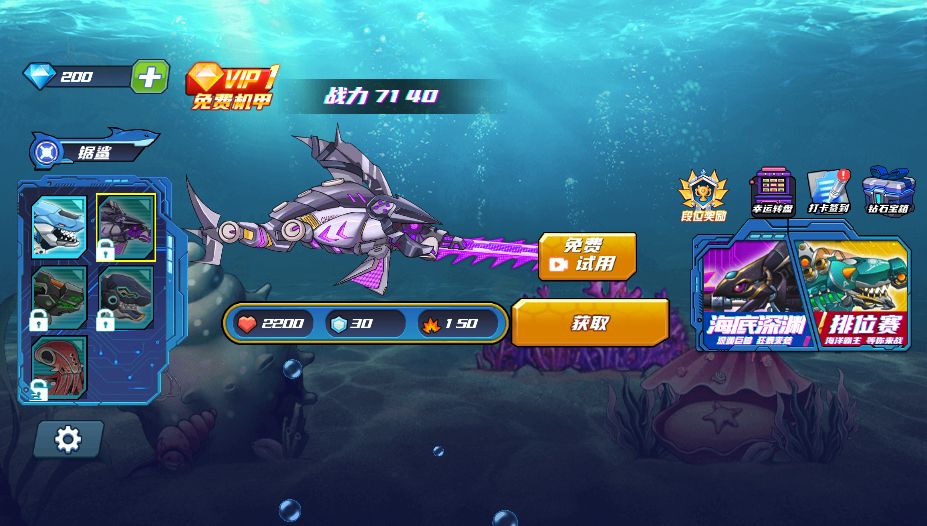This screenshot has width=927, height=526.
Task: Open settings with the gear button
Action: [68, 438]
